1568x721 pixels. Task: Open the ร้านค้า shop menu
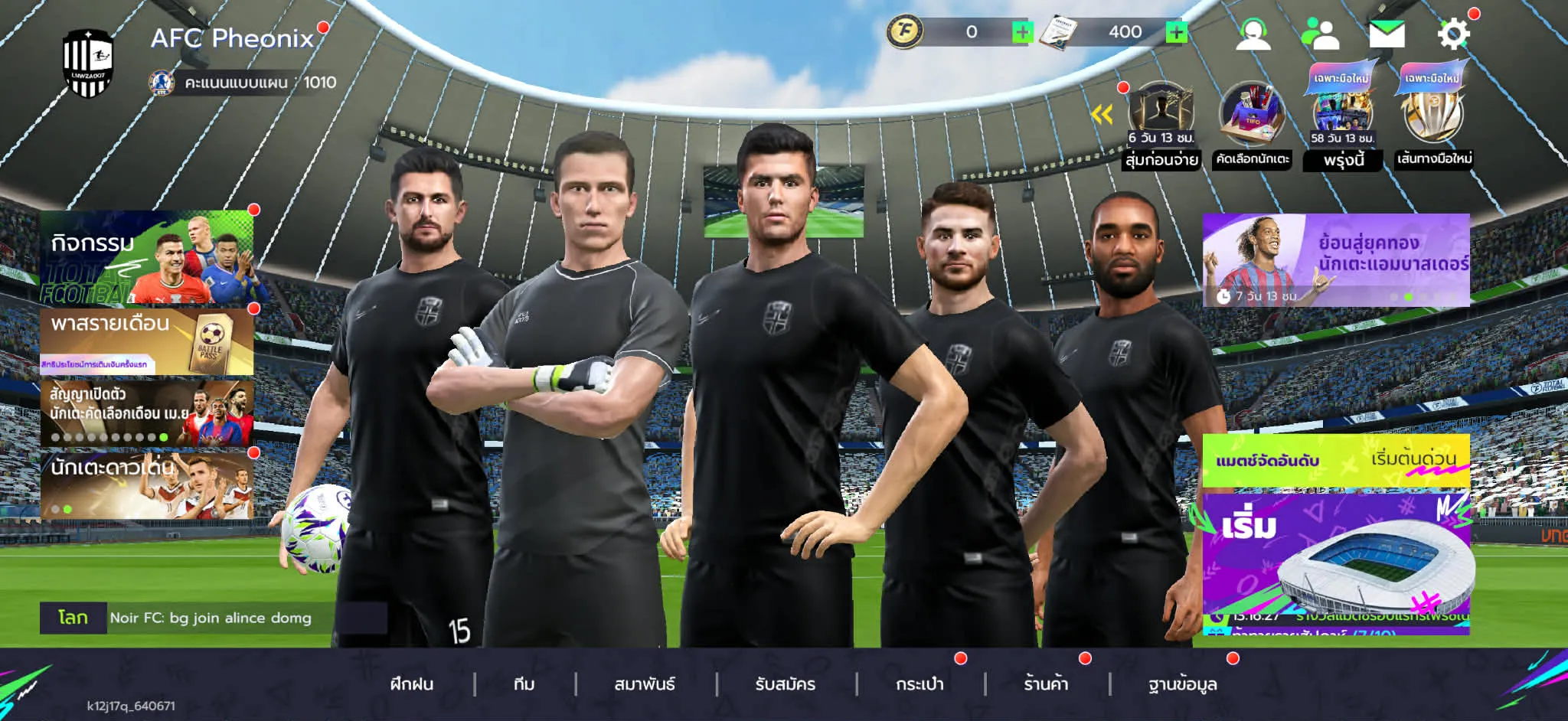point(1046,684)
